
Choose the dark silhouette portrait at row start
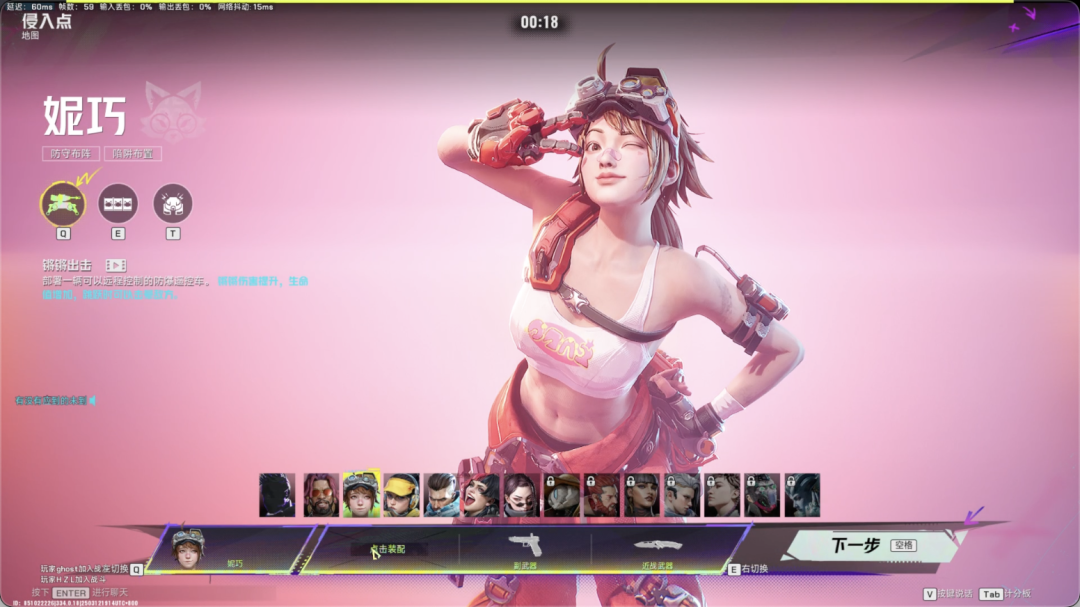(x=277, y=495)
